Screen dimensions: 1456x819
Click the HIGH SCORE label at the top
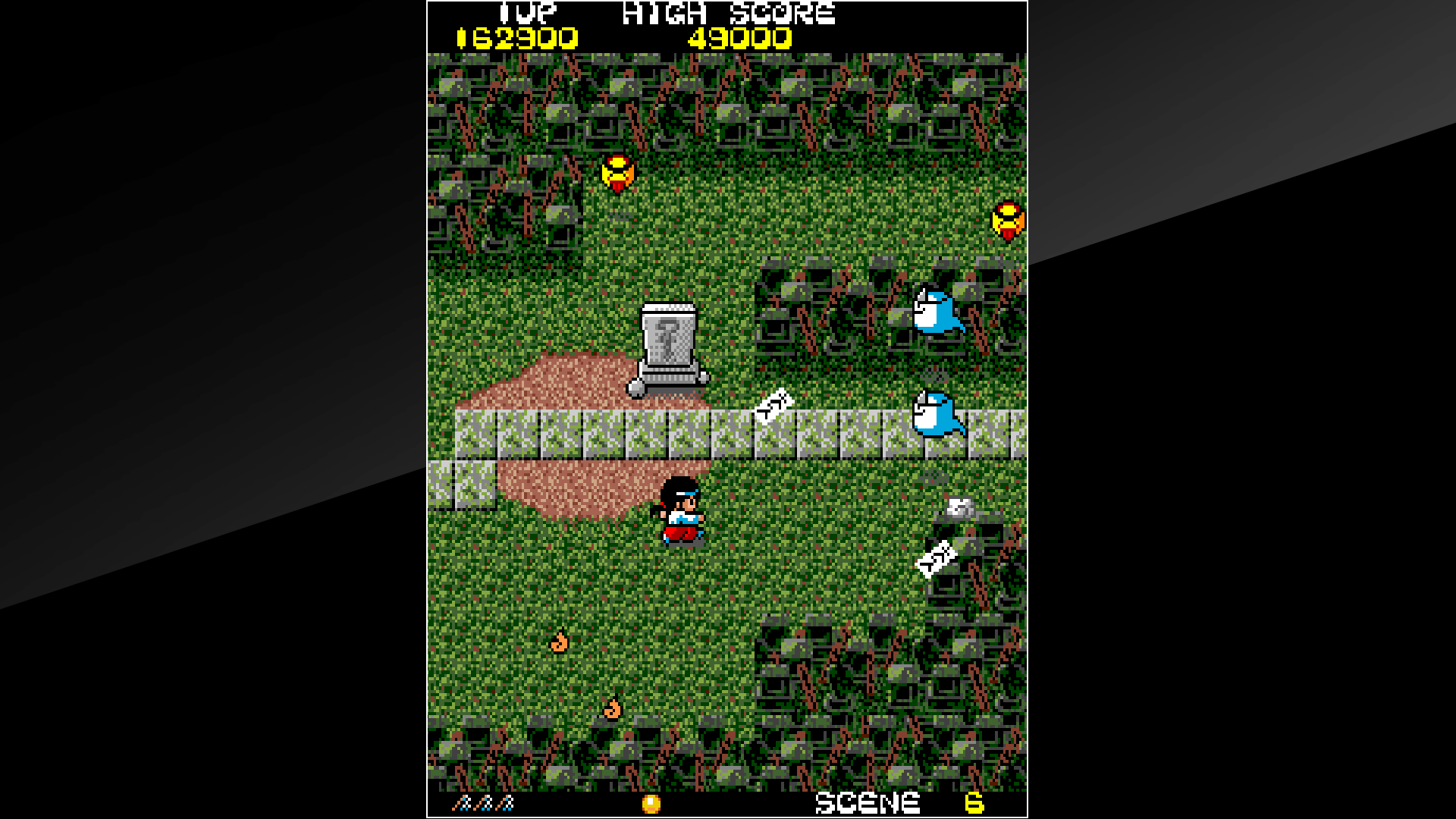(x=728, y=12)
